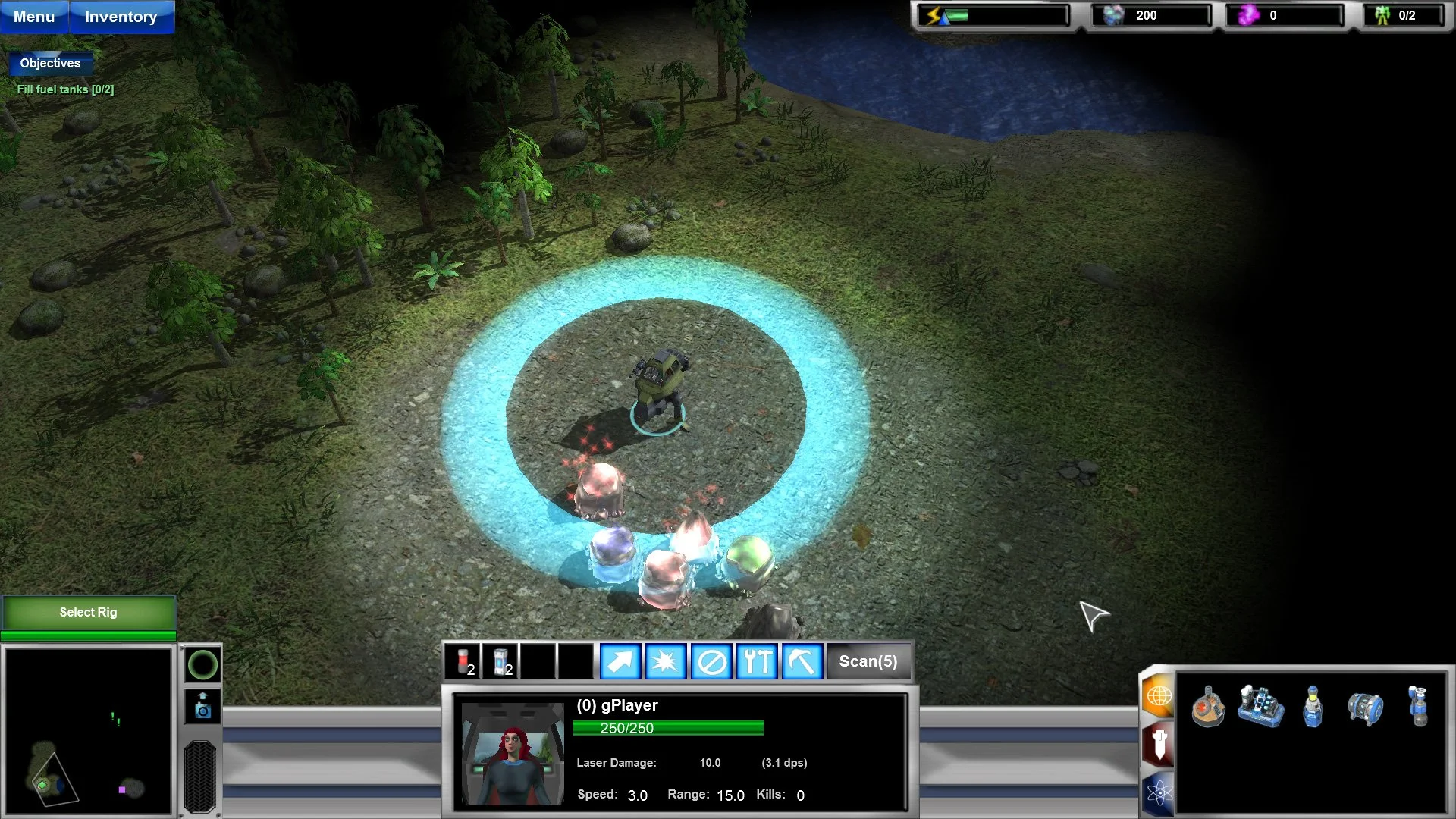Click the minimap display
This screenshot has width=1456, height=819.
click(x=88, y=731)
